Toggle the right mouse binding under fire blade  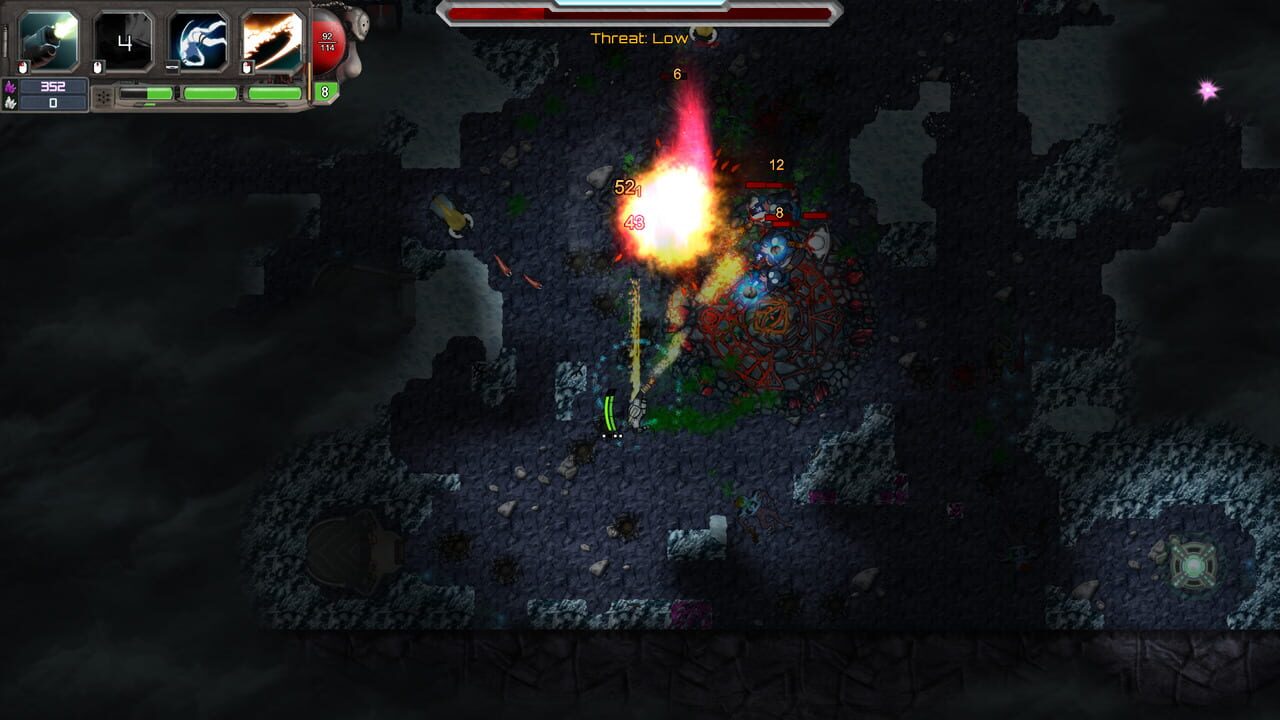point(247,65)
